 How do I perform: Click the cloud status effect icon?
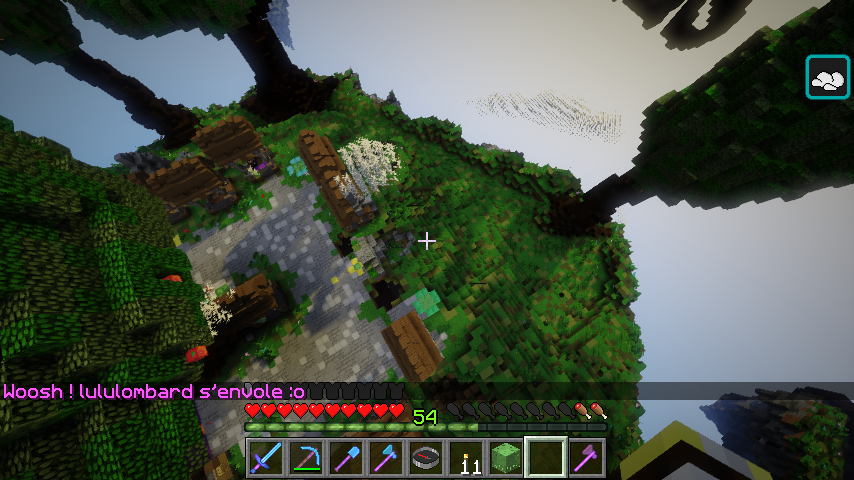[828, 78]
